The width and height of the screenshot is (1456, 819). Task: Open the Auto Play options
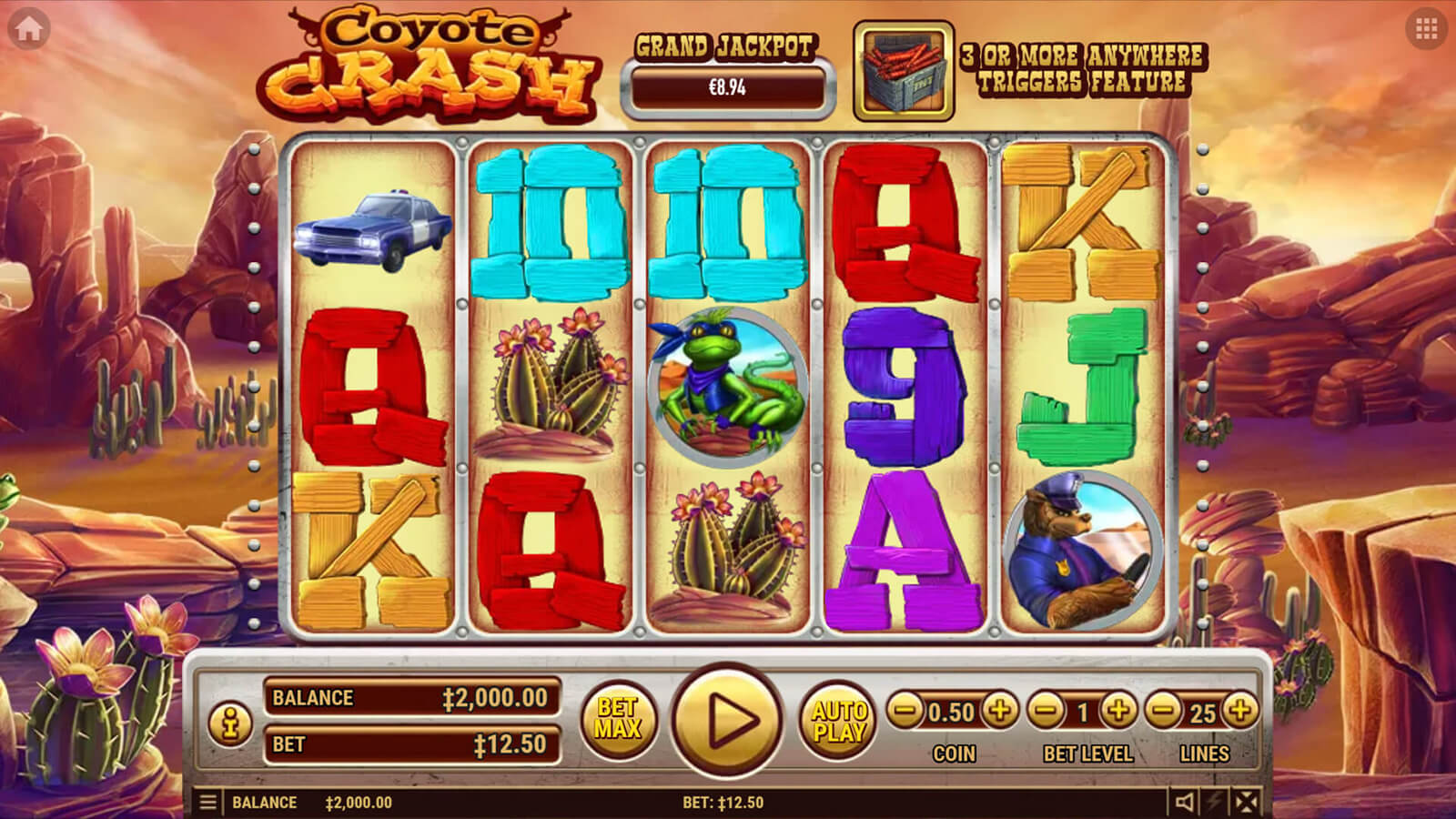tap(838, 720)
